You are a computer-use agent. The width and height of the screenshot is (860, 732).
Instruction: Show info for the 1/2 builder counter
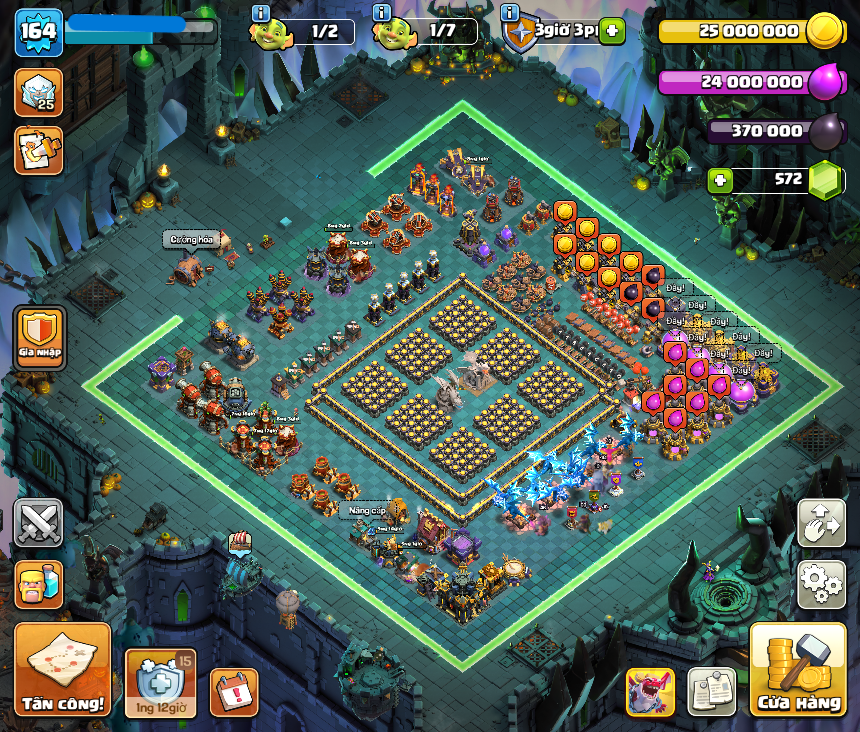point(262,13)
